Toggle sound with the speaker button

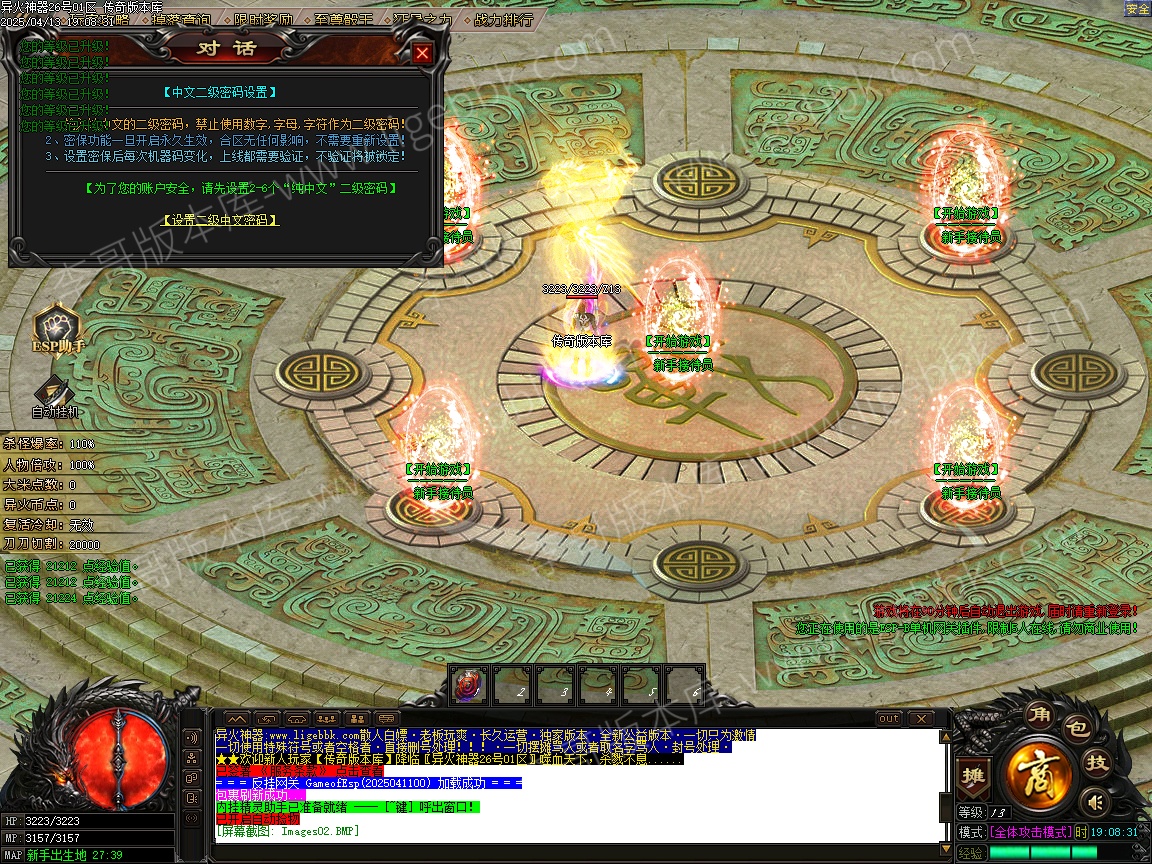coord(1096,801)
